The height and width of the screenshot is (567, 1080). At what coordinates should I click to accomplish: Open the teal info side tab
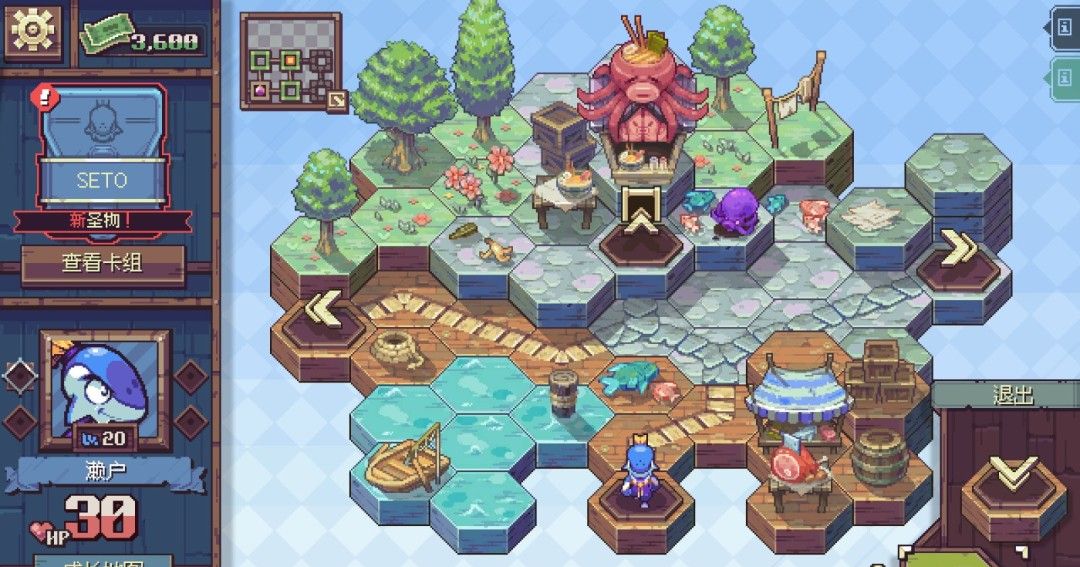click(1064, 76)
